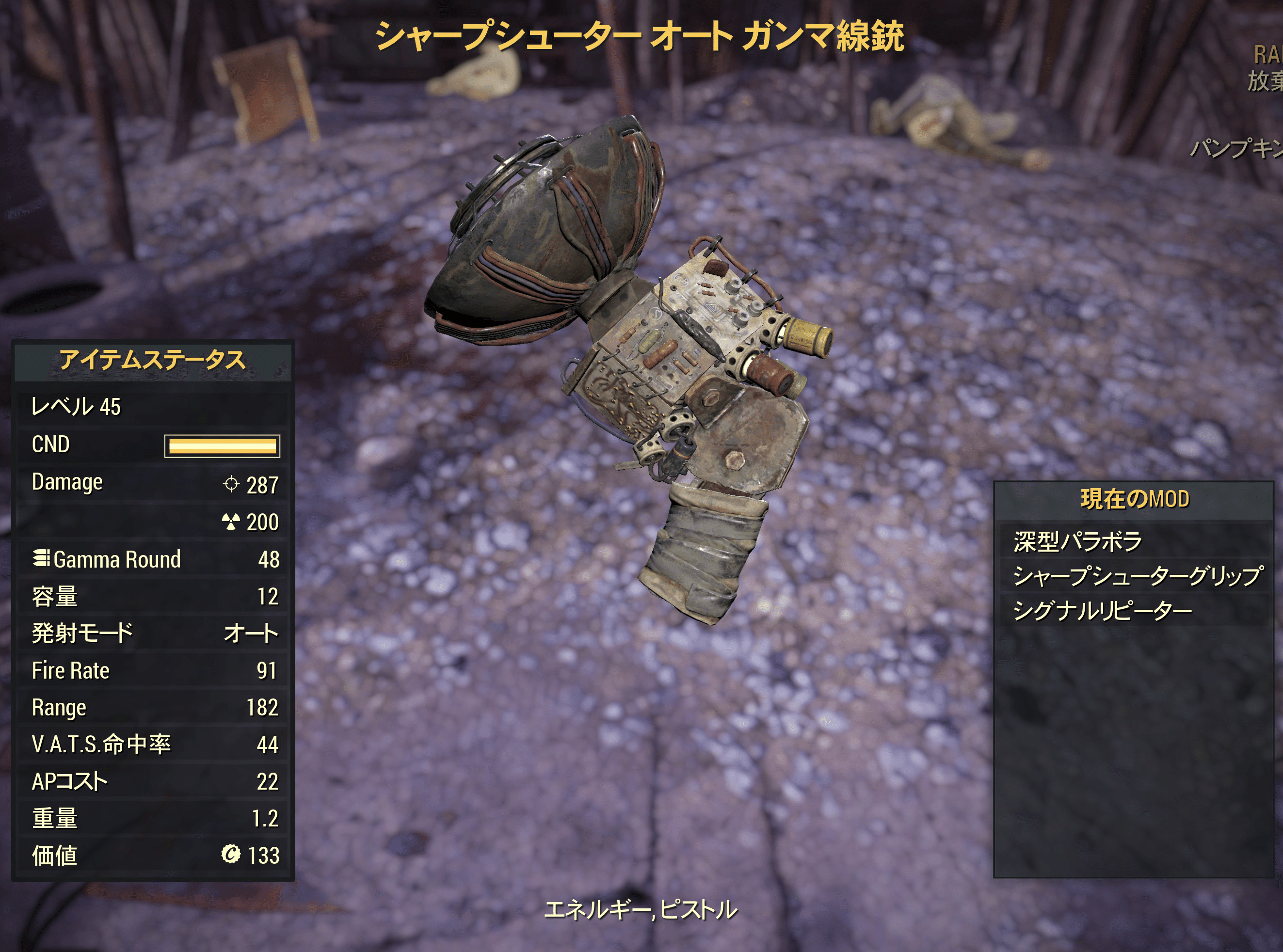The image size is (1283, 952).
Task: Select the 深型パラボラ mod entry
Action: point(1077,541)
